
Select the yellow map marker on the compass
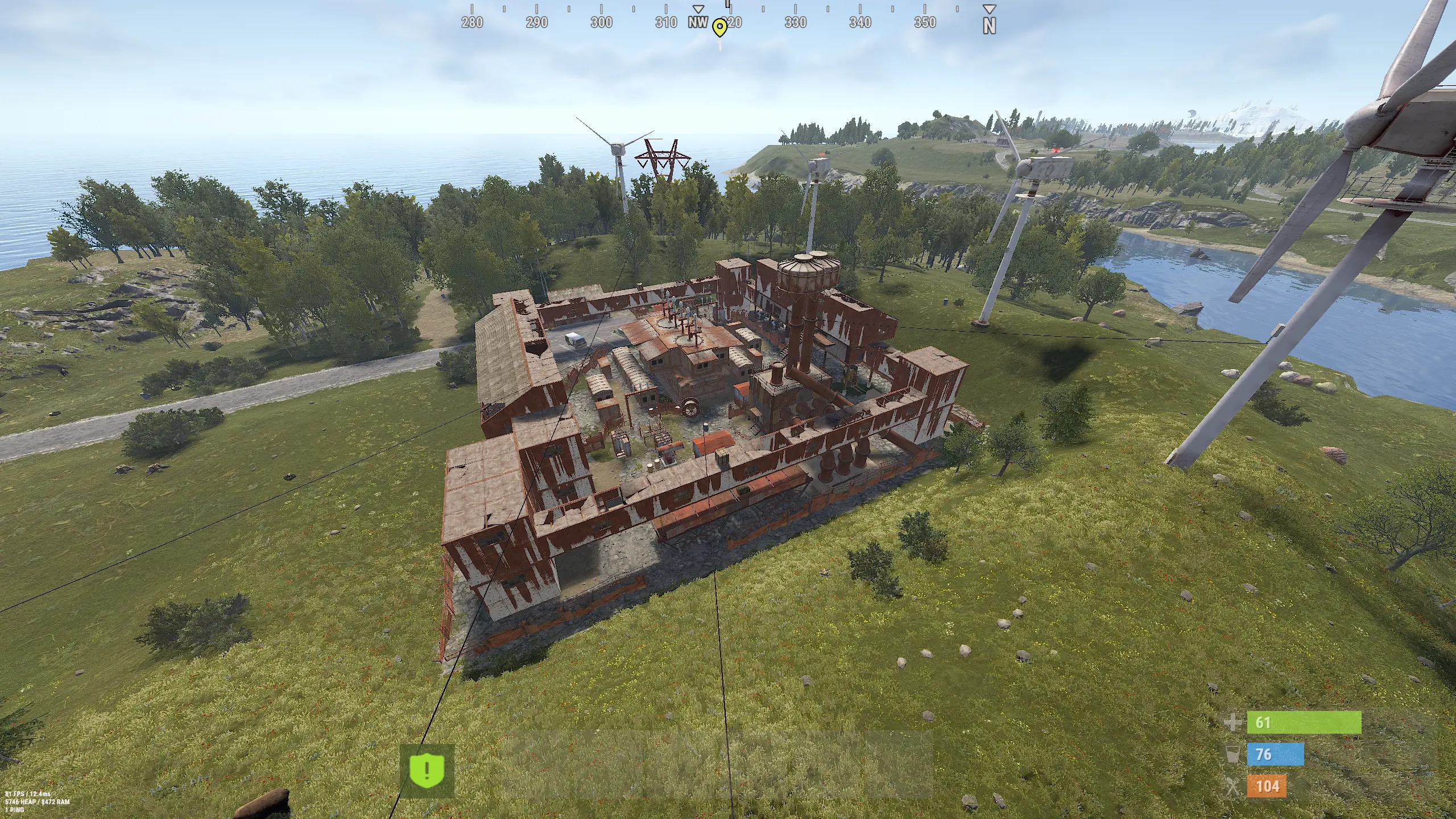click(720, 27)
